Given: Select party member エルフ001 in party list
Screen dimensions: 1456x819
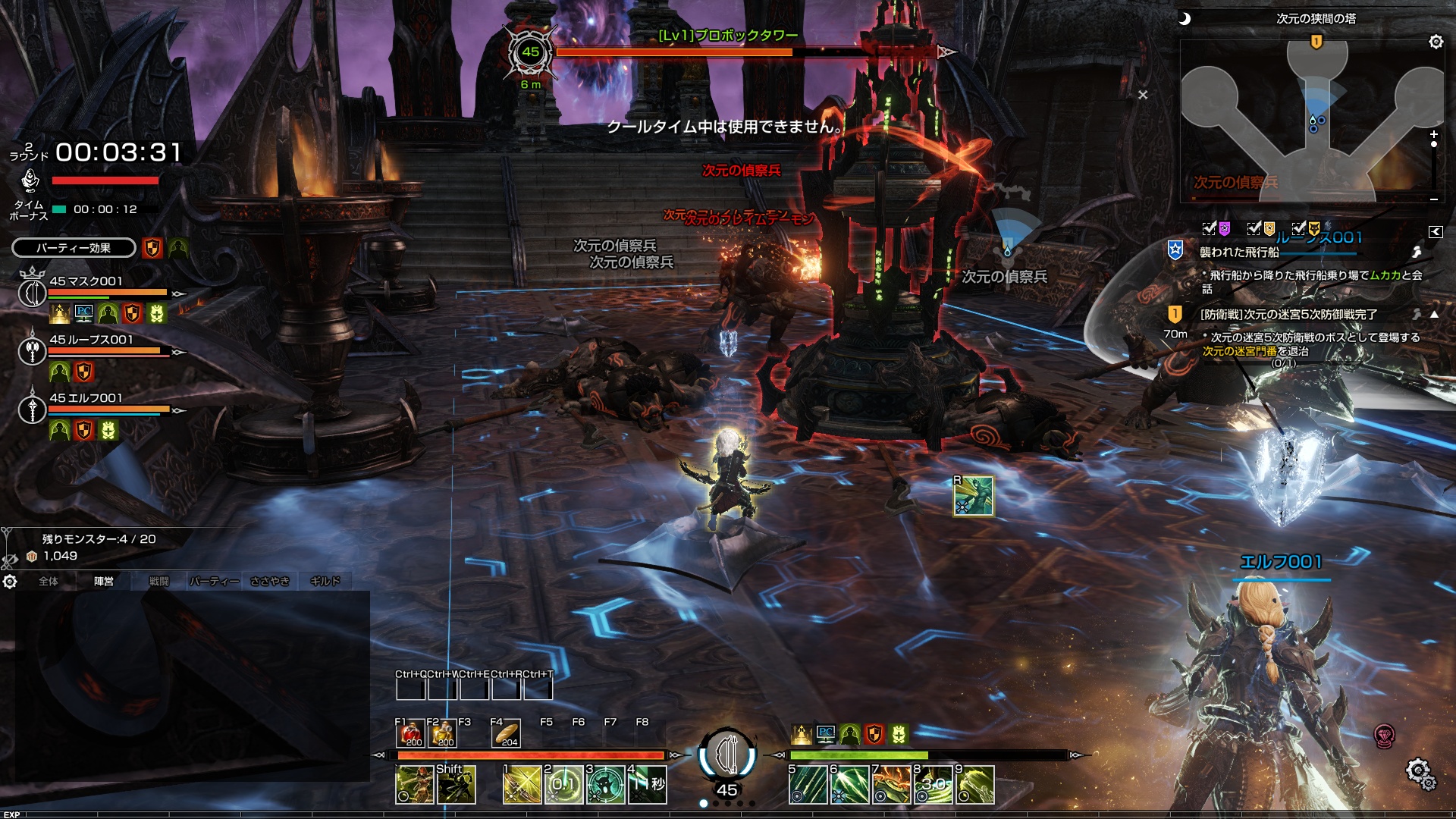Looking at the screenshot, I should [x=85, y=398].
